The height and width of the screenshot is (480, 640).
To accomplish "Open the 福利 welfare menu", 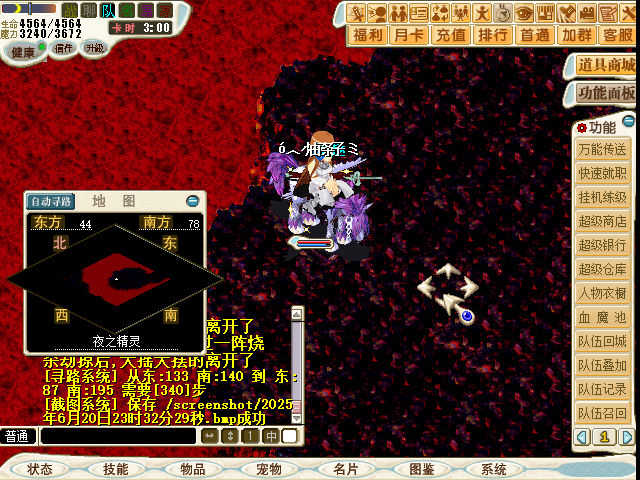I will 368,35.
